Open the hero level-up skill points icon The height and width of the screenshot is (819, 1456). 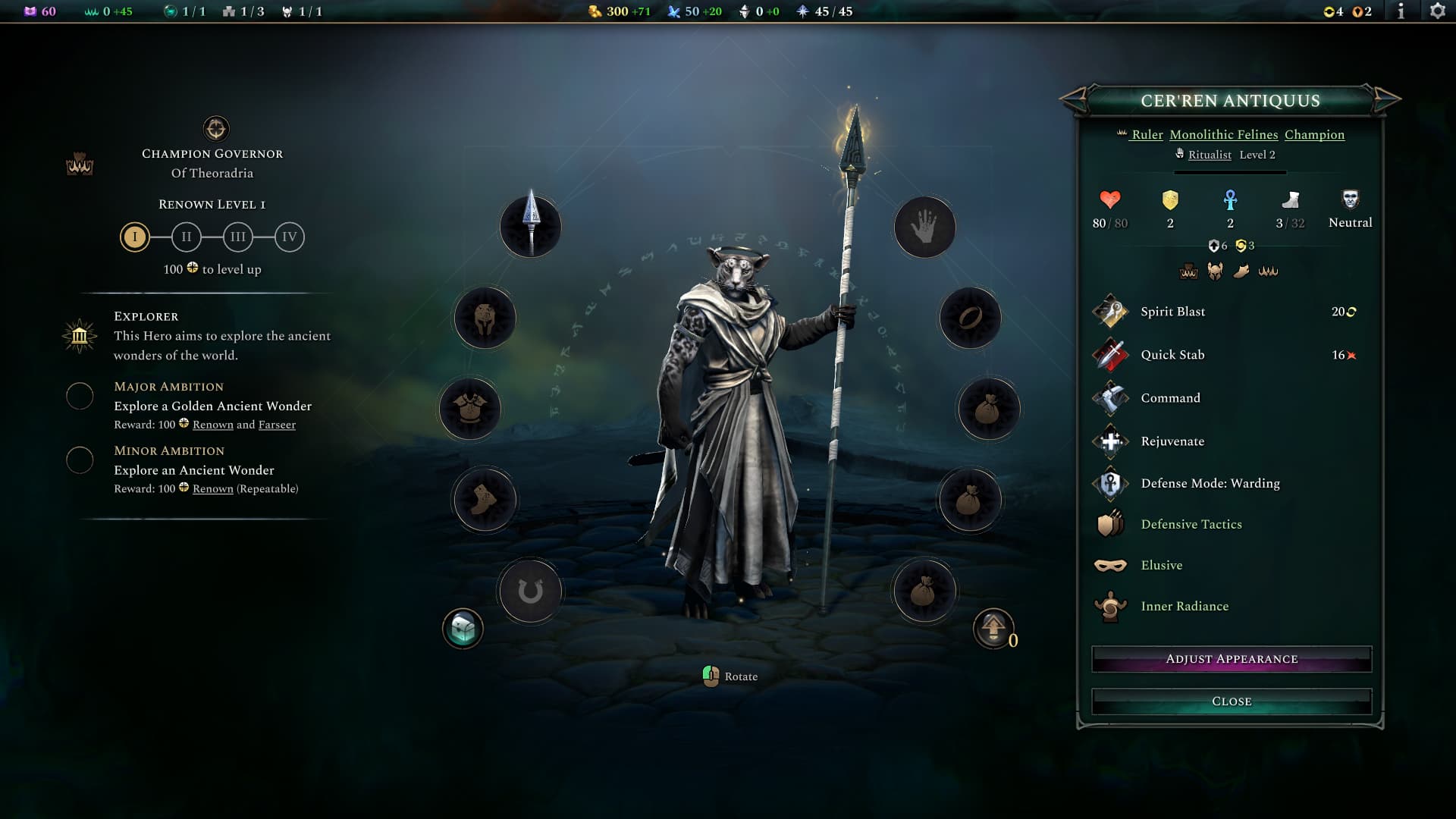[x=993, y=629]
